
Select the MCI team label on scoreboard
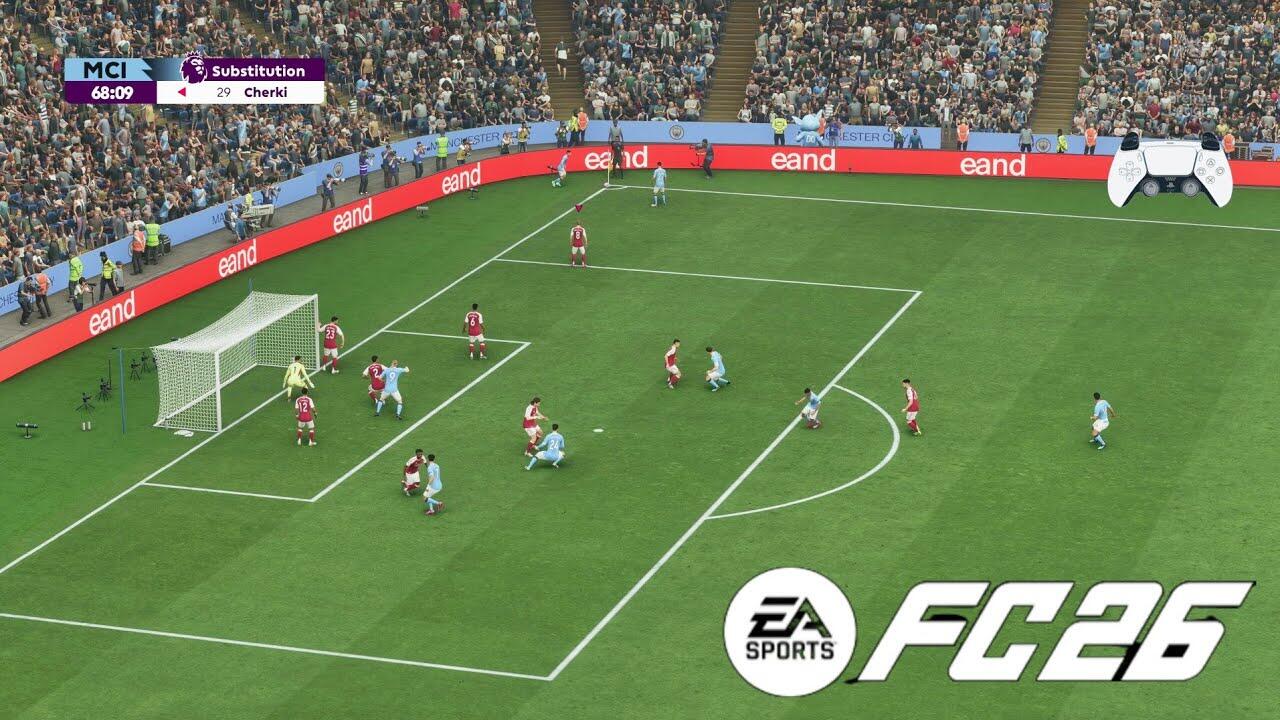pos(104,70)
